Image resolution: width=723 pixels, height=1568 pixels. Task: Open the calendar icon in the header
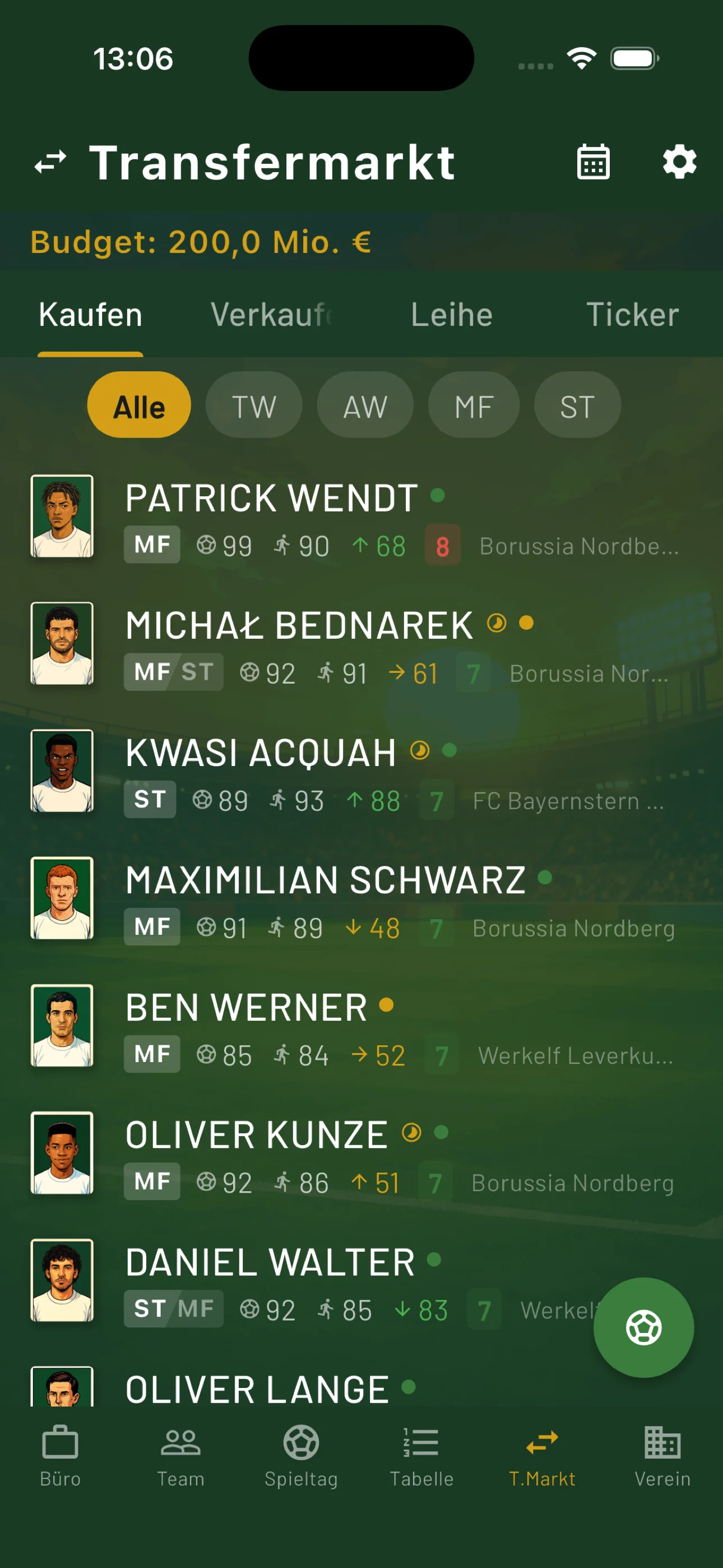coord(594,162)
